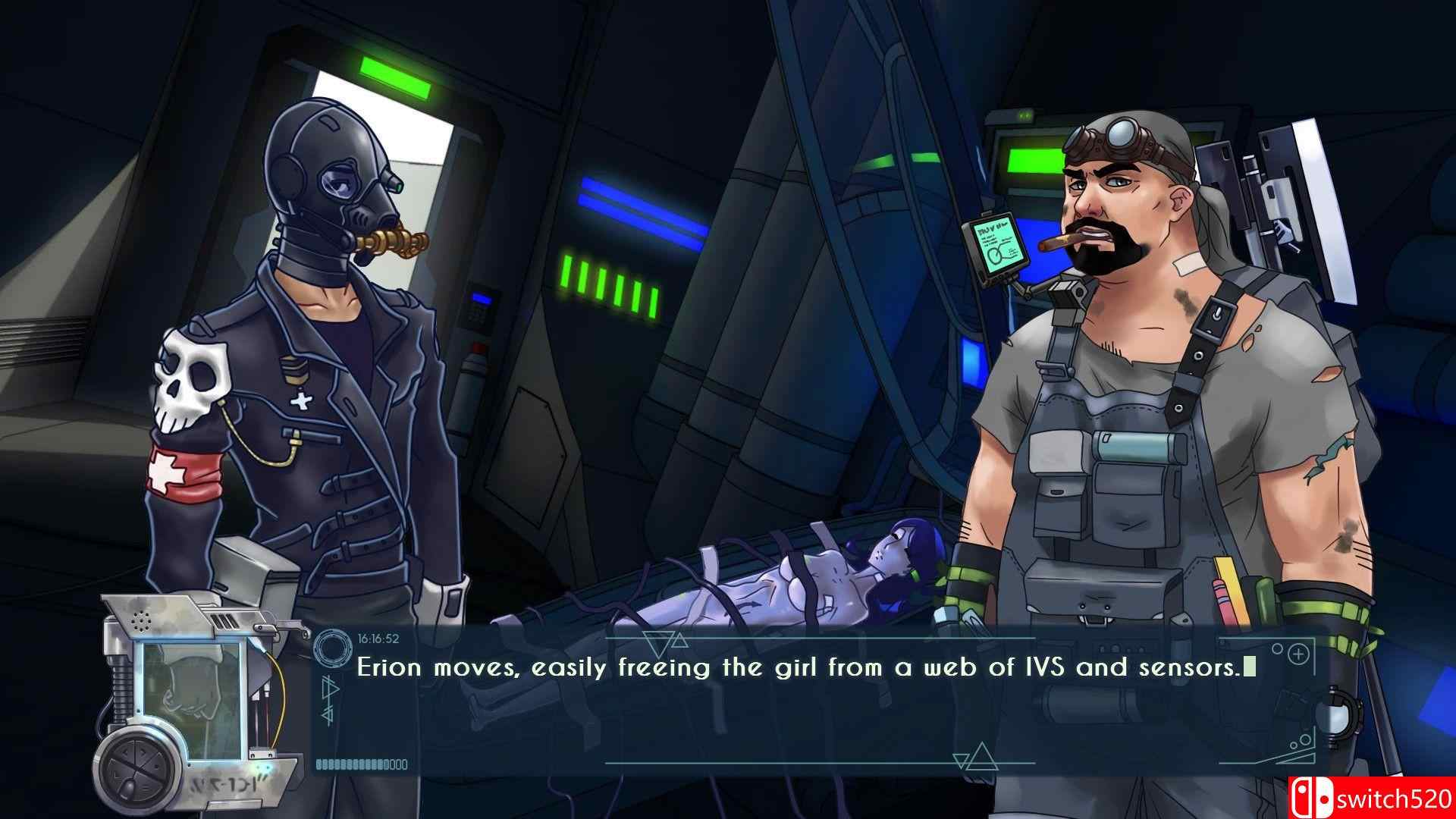Click the plus (+) magnifier icon in the corner frame
This screenshot has height=819, width=1456.
coord(1298,655)
